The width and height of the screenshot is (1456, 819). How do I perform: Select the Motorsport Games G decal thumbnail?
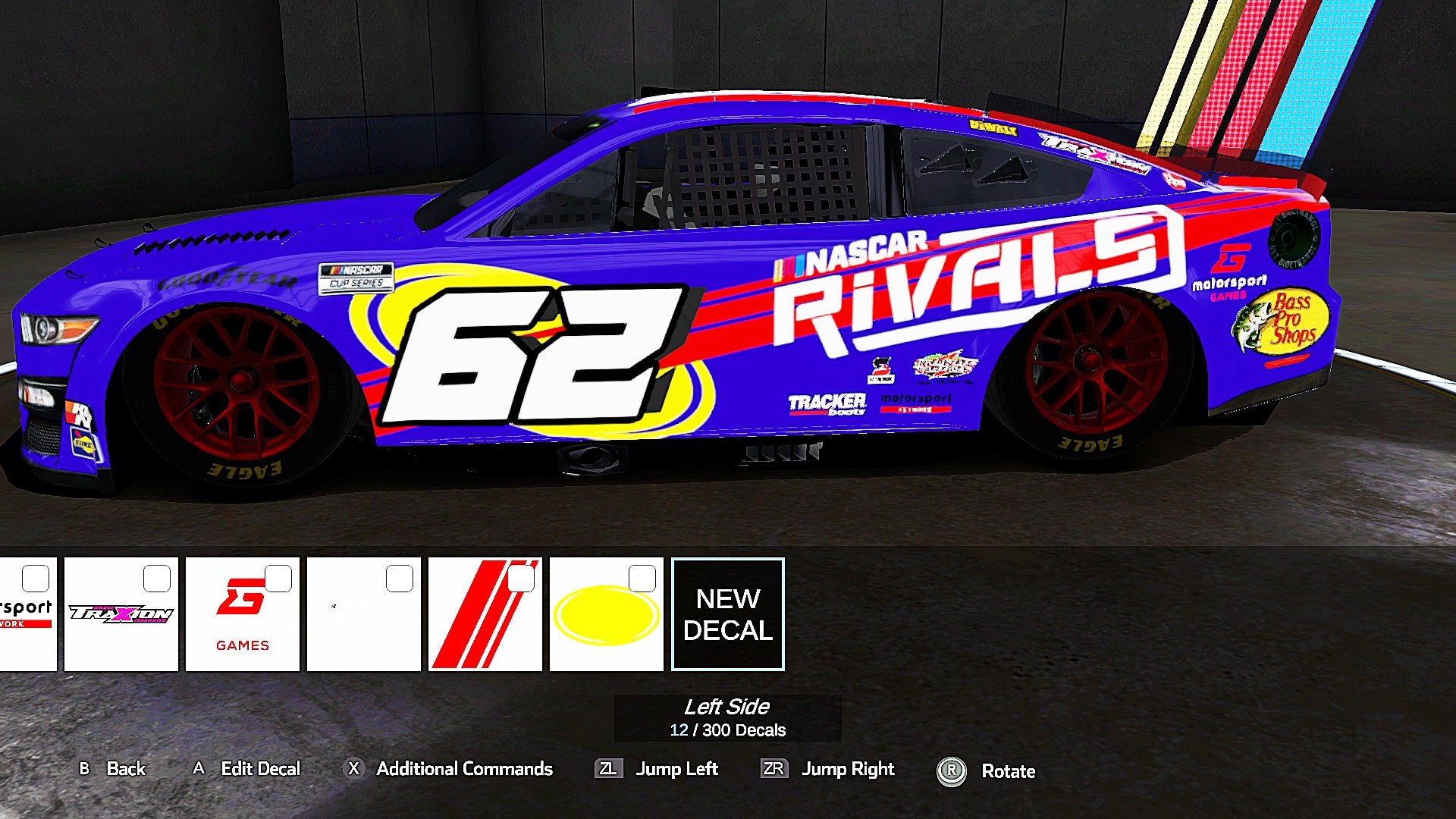click(242, 613)
